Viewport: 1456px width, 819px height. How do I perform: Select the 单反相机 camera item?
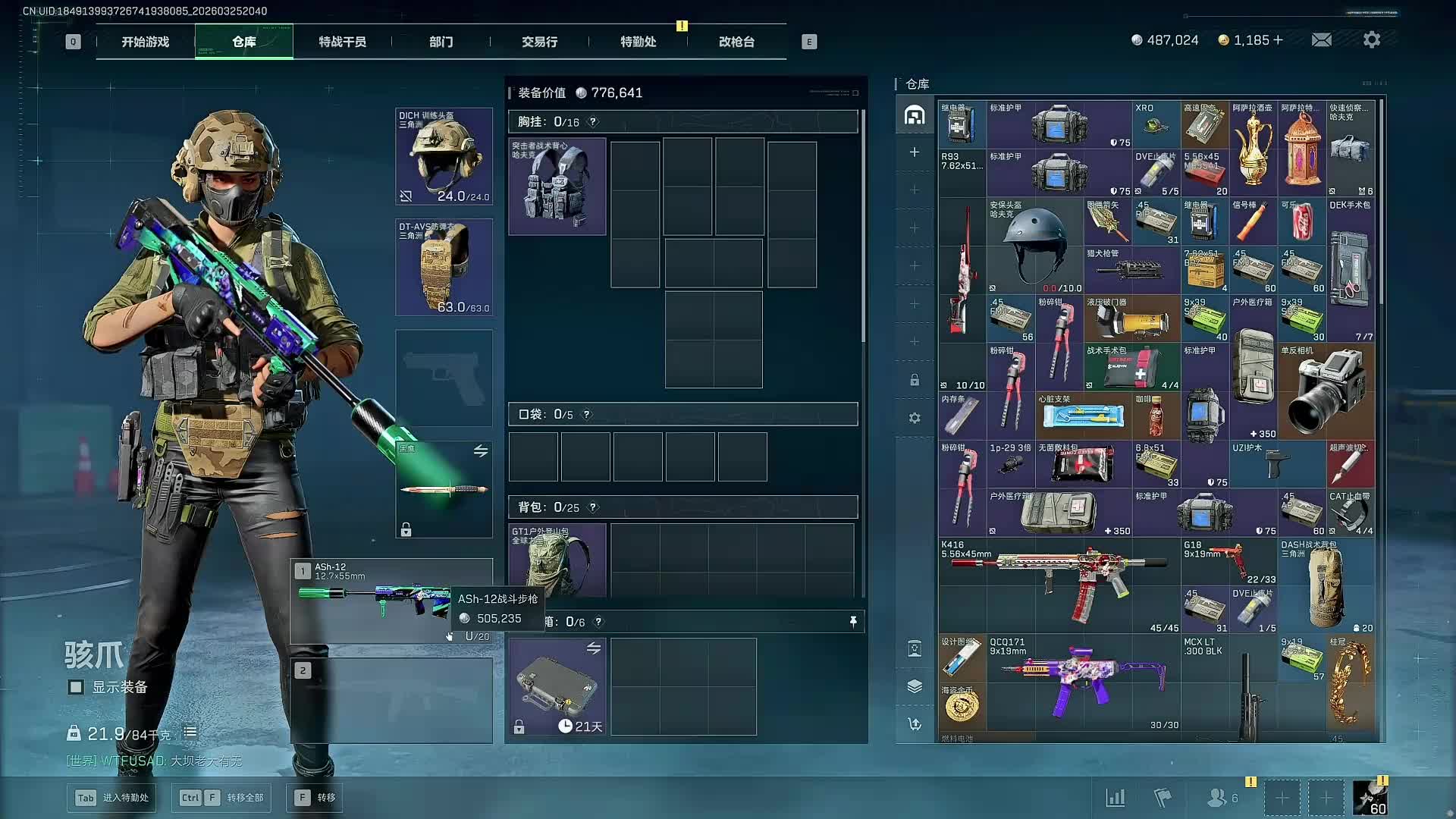[1326, 391]
